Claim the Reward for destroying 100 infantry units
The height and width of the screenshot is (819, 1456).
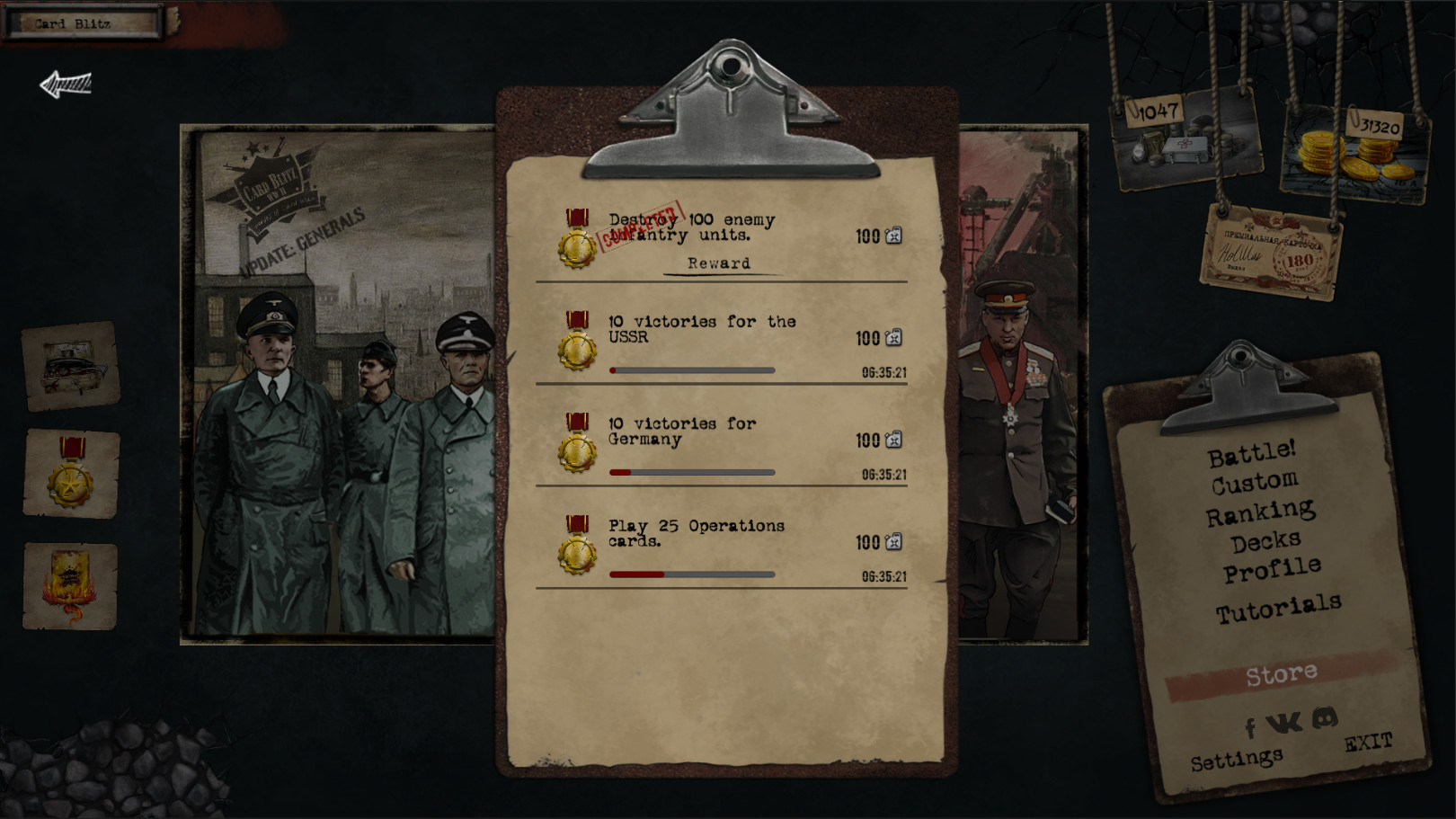718,263
